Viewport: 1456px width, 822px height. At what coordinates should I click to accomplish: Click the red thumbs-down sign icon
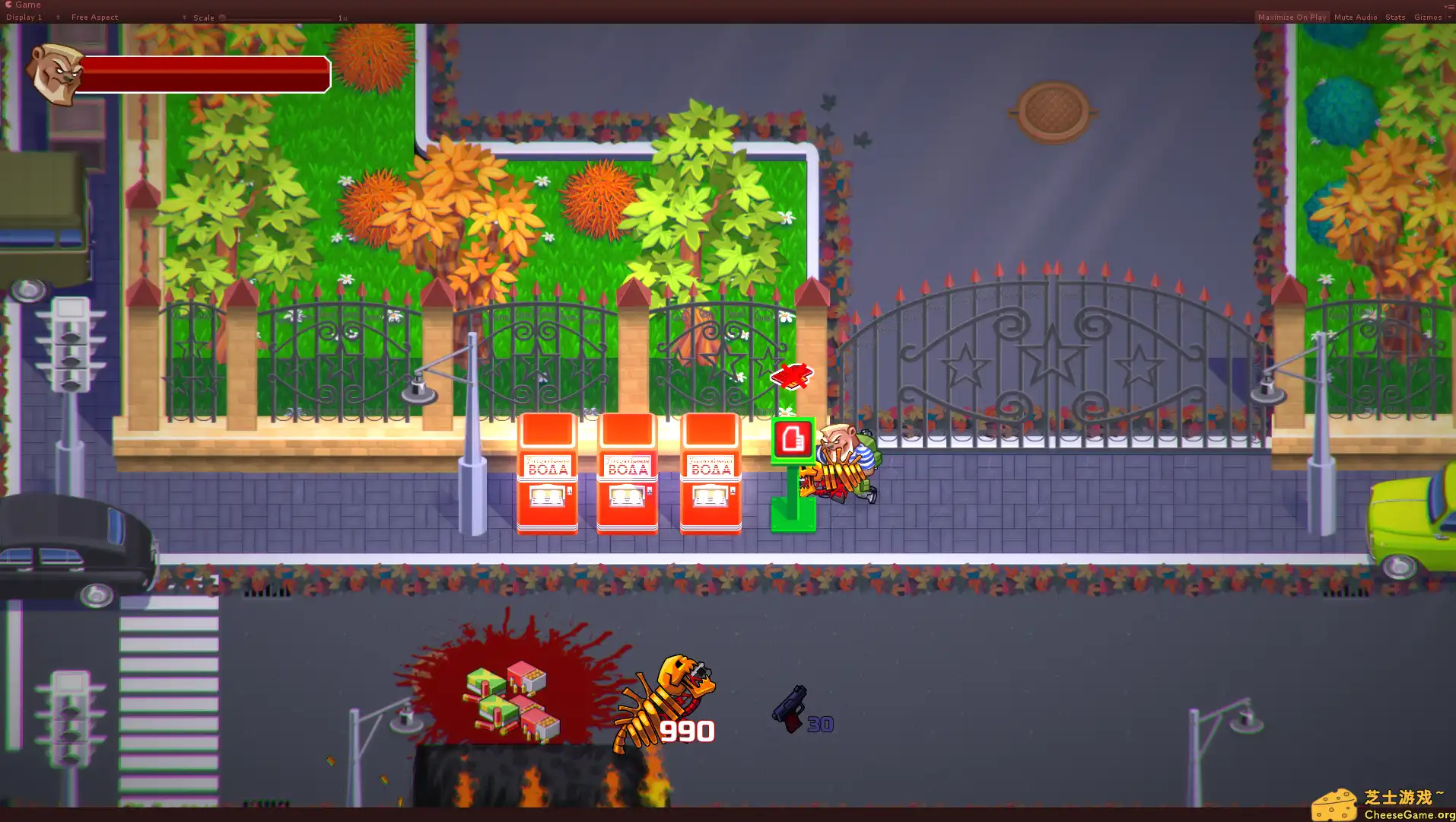pos(793,440)
